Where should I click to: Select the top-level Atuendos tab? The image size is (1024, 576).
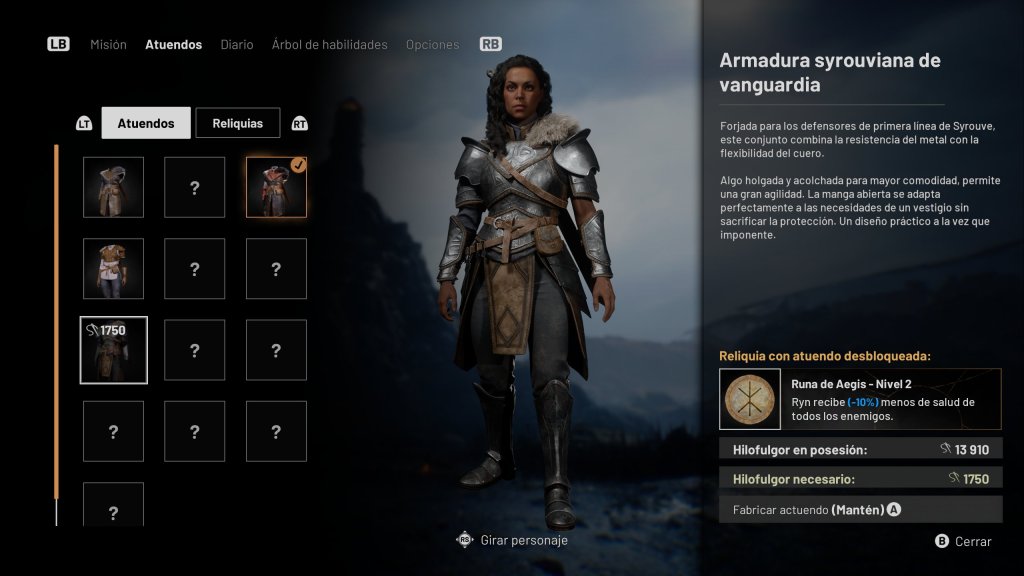coord(173,45)
